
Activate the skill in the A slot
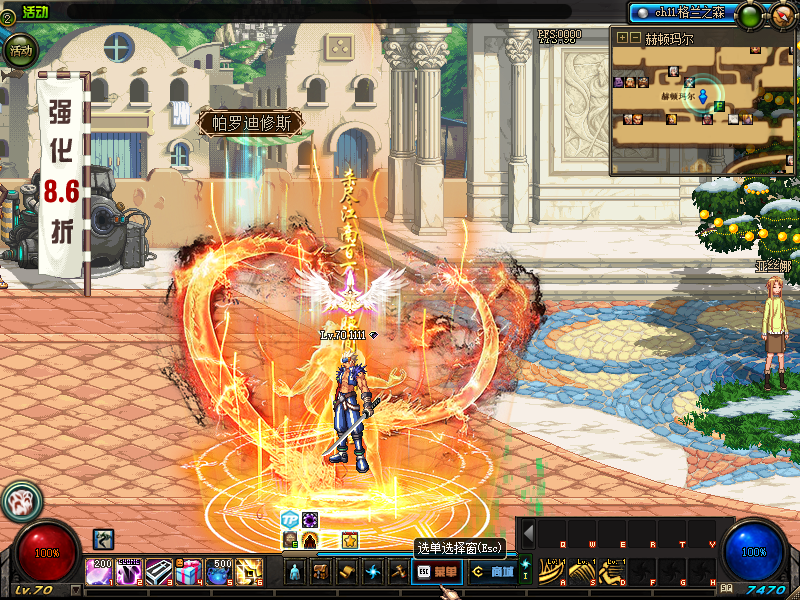point(550,571)
